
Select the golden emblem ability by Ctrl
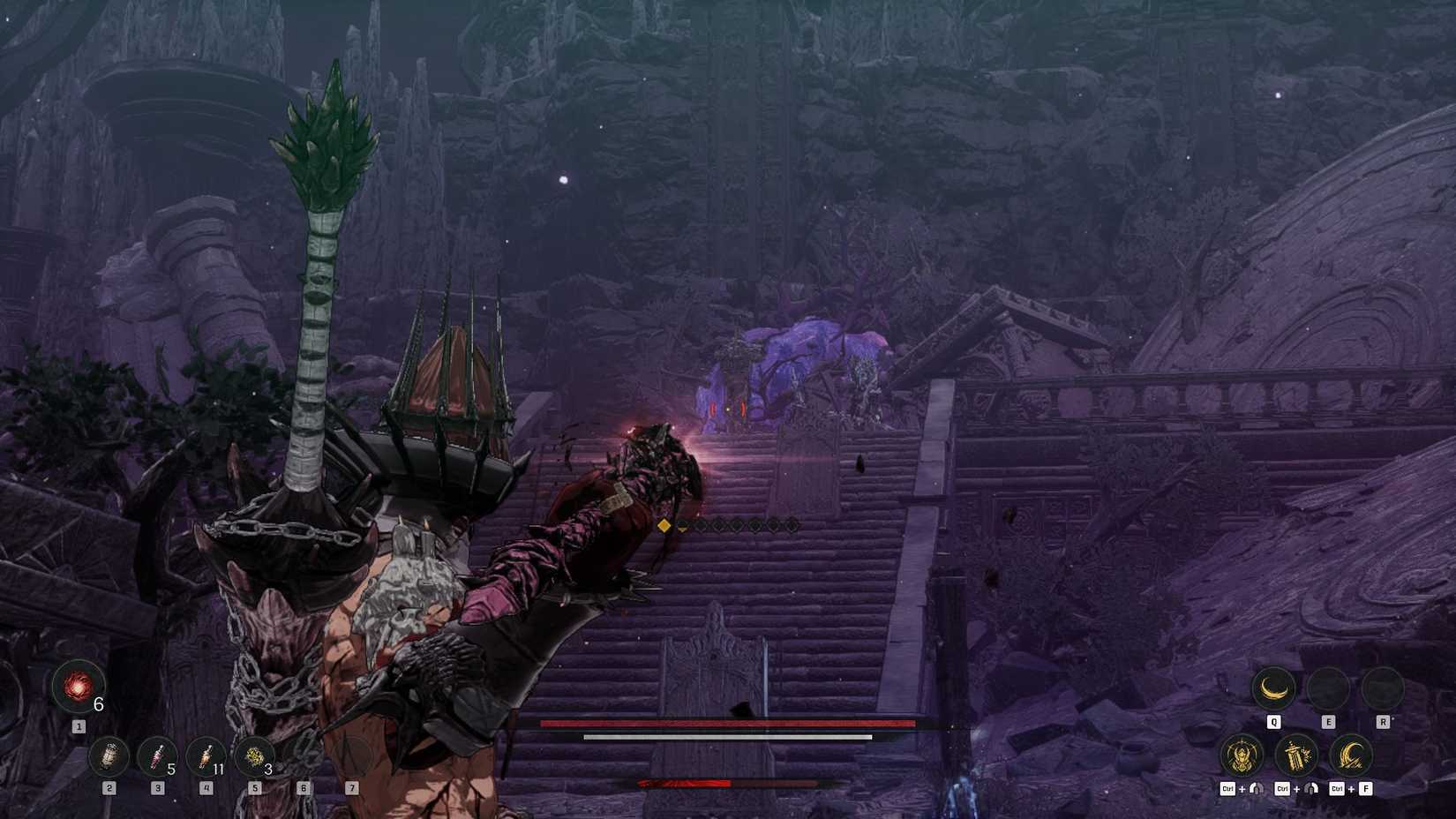[1241, 754]
